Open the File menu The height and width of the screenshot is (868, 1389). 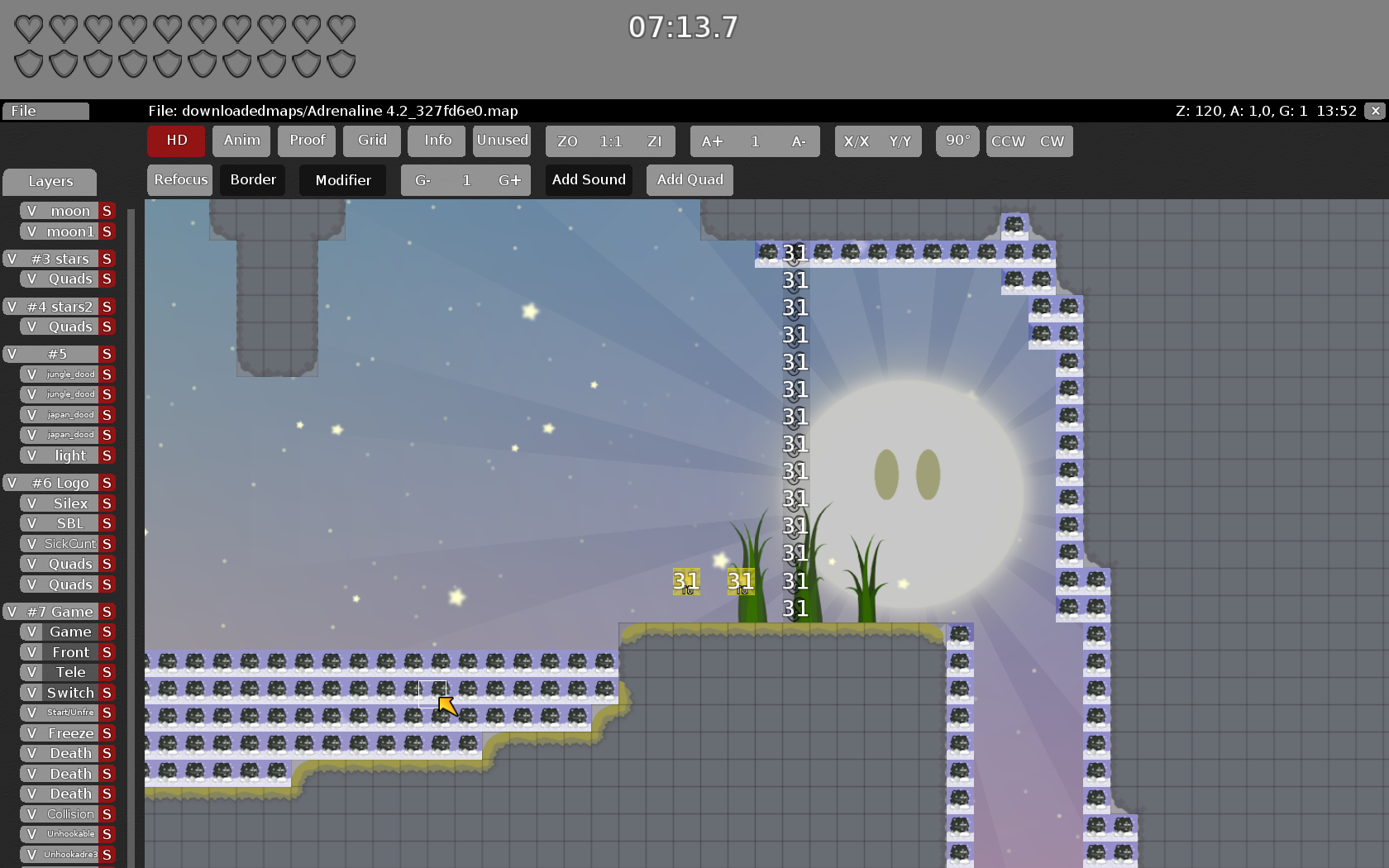tap(45, 111)
